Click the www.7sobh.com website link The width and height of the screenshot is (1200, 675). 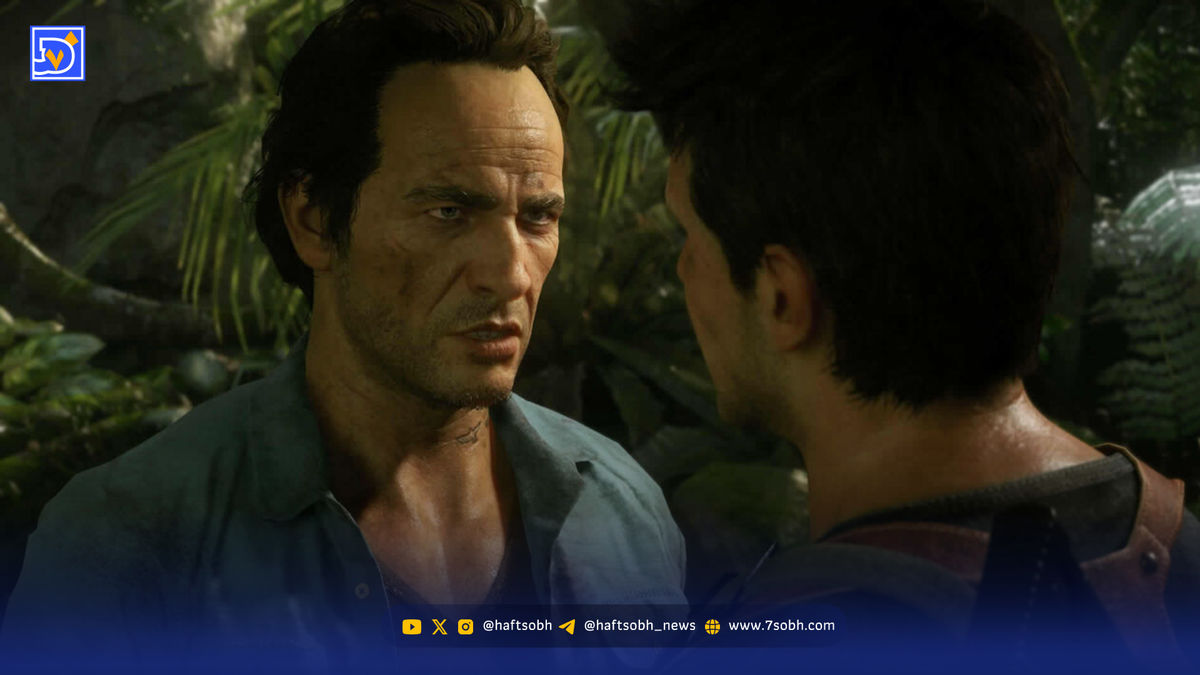coord(780,626)
